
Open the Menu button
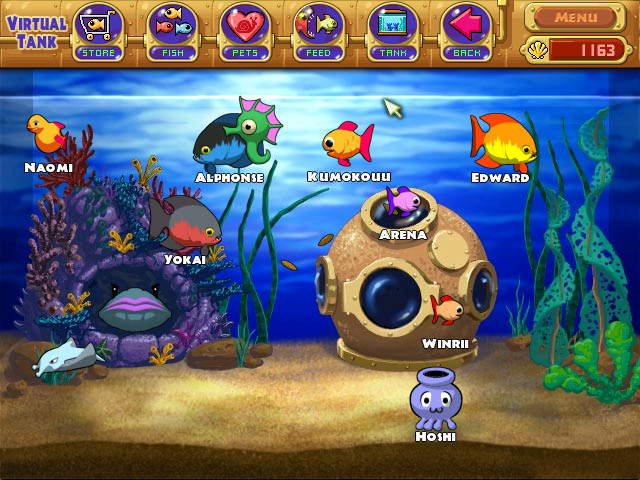pyautogui.click(x=576, y=17)
